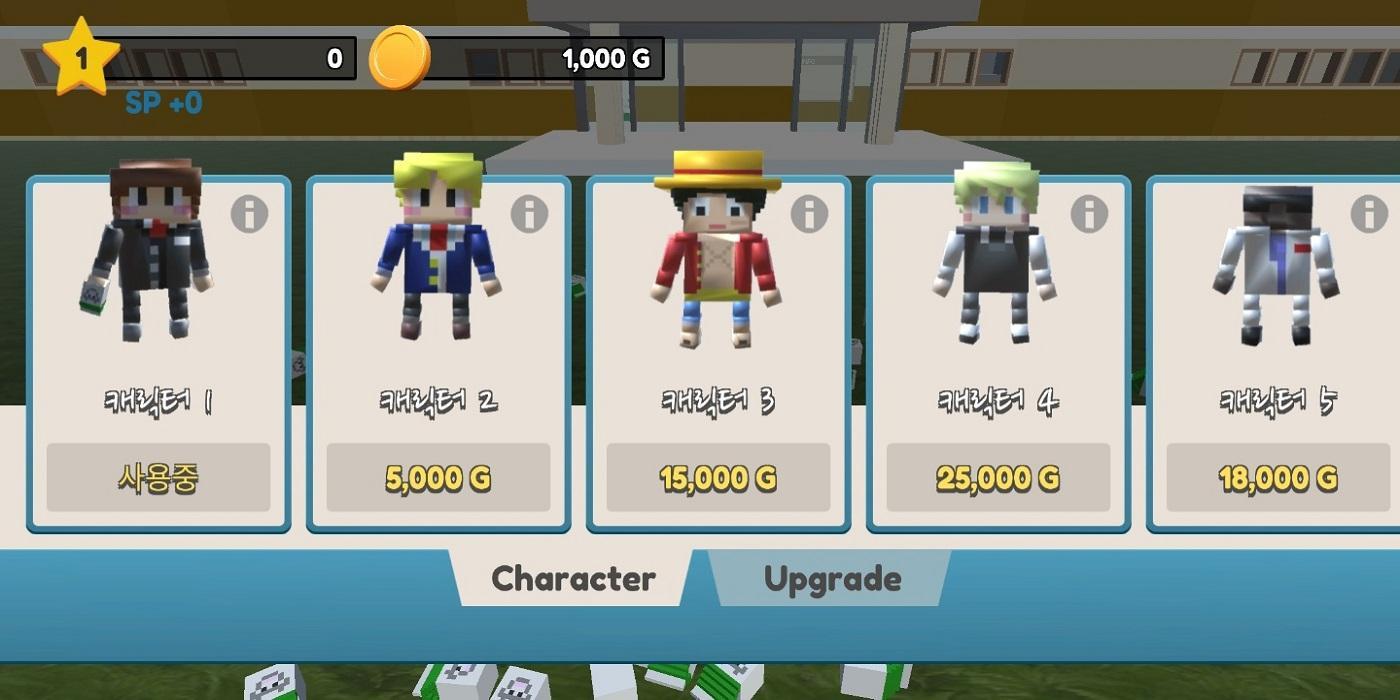Show info for white-coat character 5
This screenshot has height=700, width=1400.
1369,213
